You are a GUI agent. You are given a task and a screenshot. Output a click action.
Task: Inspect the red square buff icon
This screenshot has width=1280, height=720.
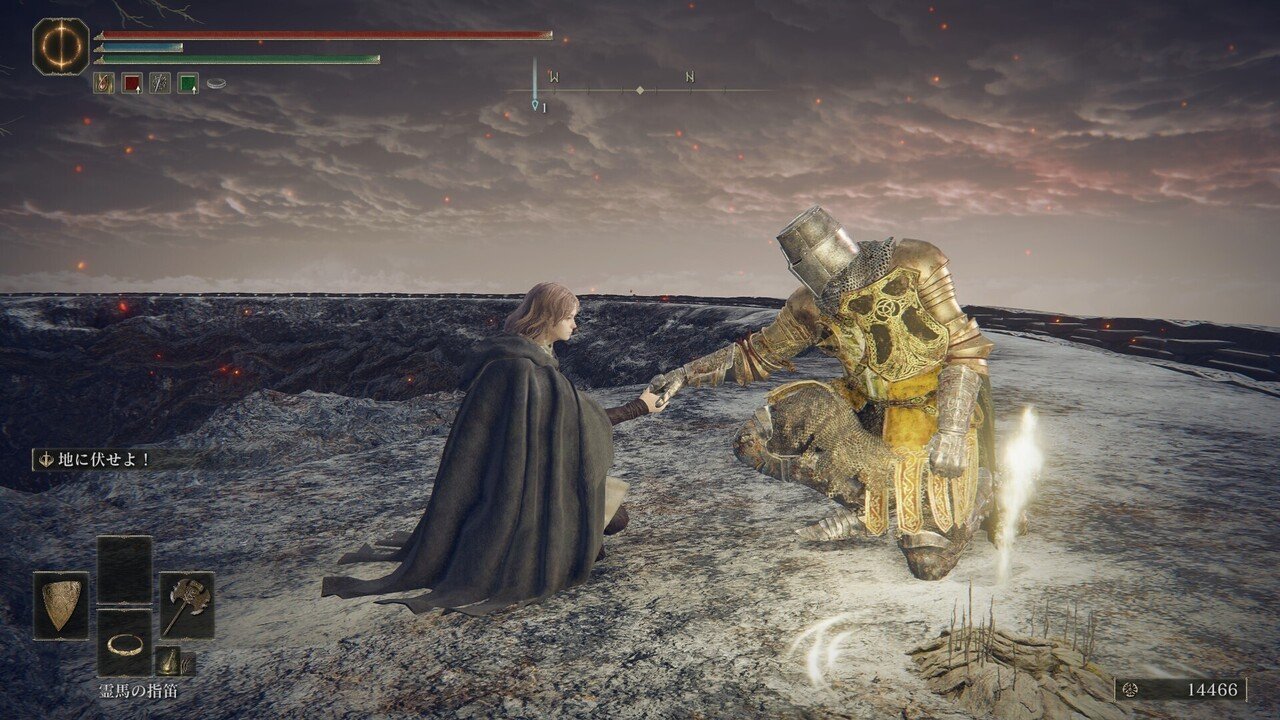tap(132, 83)
